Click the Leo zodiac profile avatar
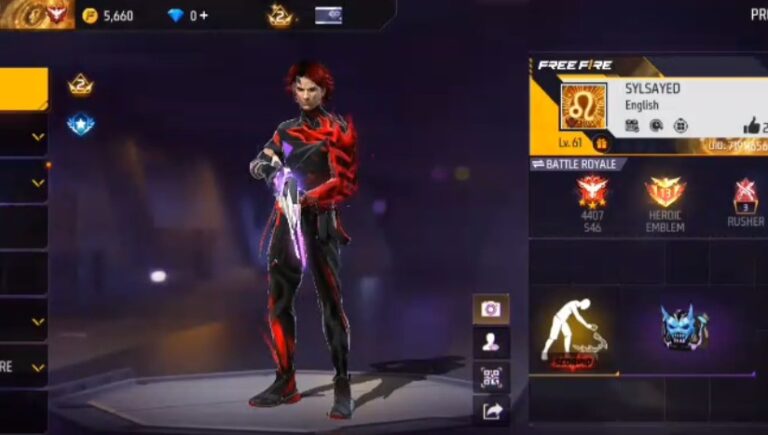This screenshot has width=768, height=435. [x=583, y=106]
